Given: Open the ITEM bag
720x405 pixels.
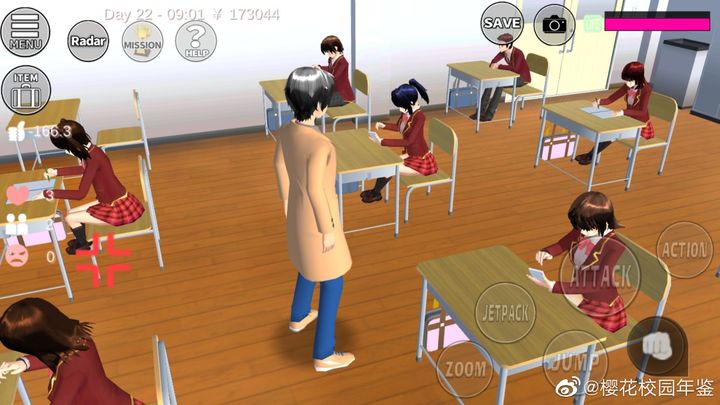Looking at the screenshot, I should pos(26,90).
